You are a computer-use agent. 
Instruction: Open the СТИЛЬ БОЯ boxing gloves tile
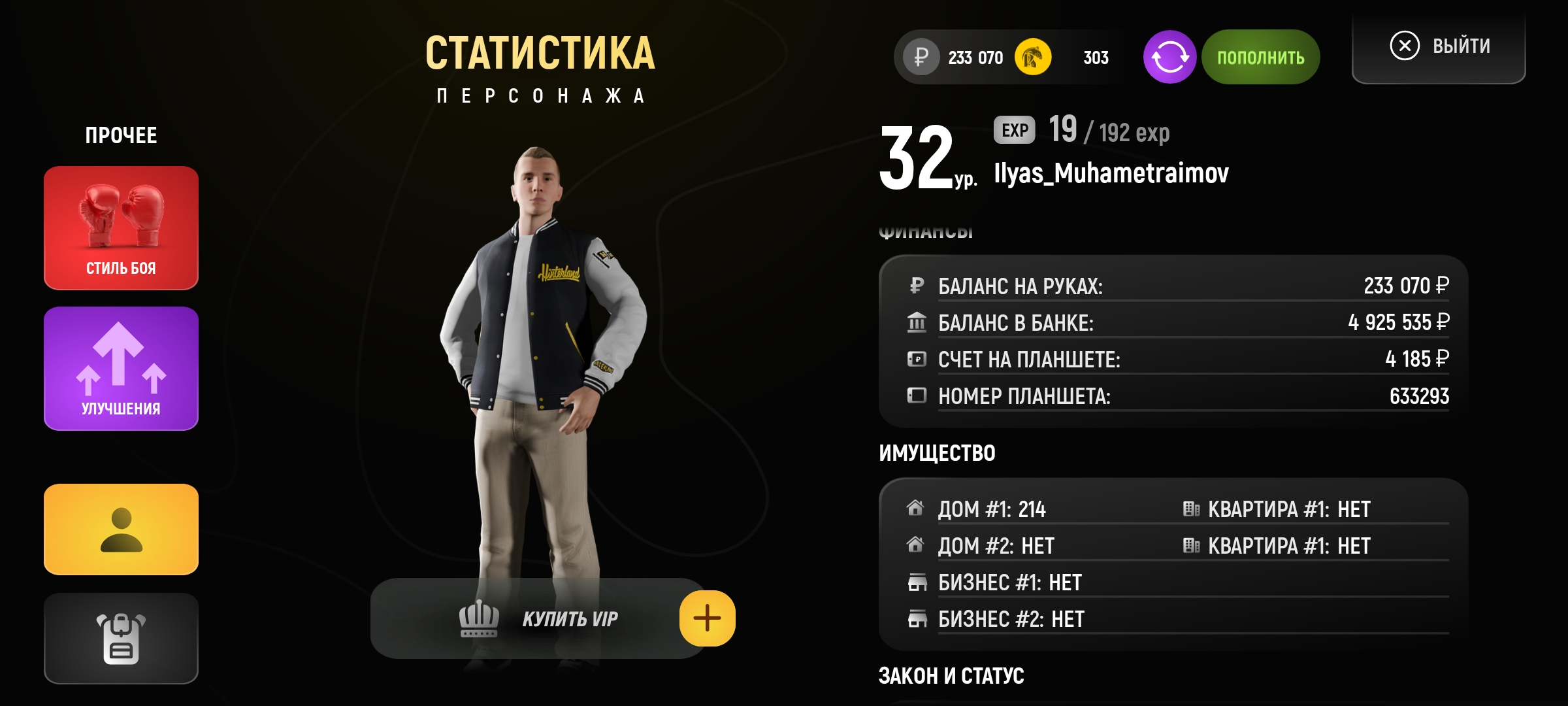[x=121, y=227]
